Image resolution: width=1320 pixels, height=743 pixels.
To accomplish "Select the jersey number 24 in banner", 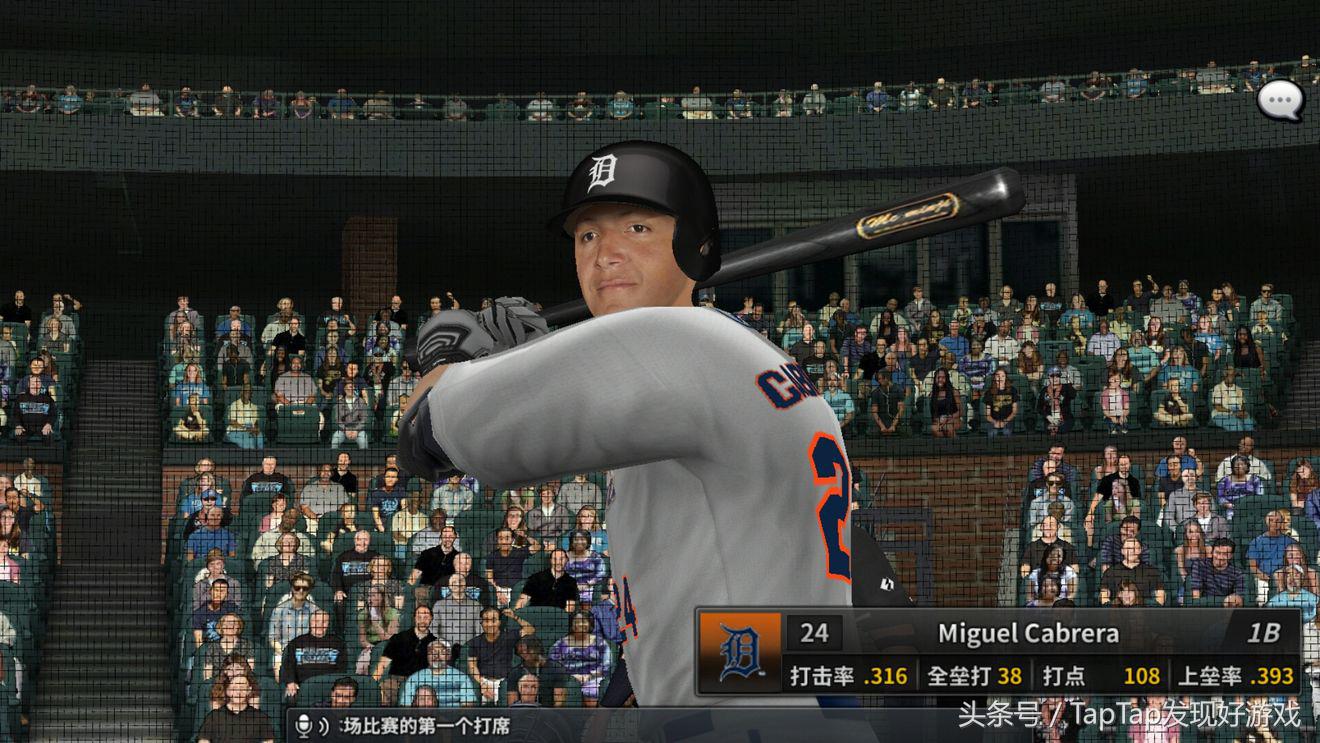I will click(x=816, y=634).
